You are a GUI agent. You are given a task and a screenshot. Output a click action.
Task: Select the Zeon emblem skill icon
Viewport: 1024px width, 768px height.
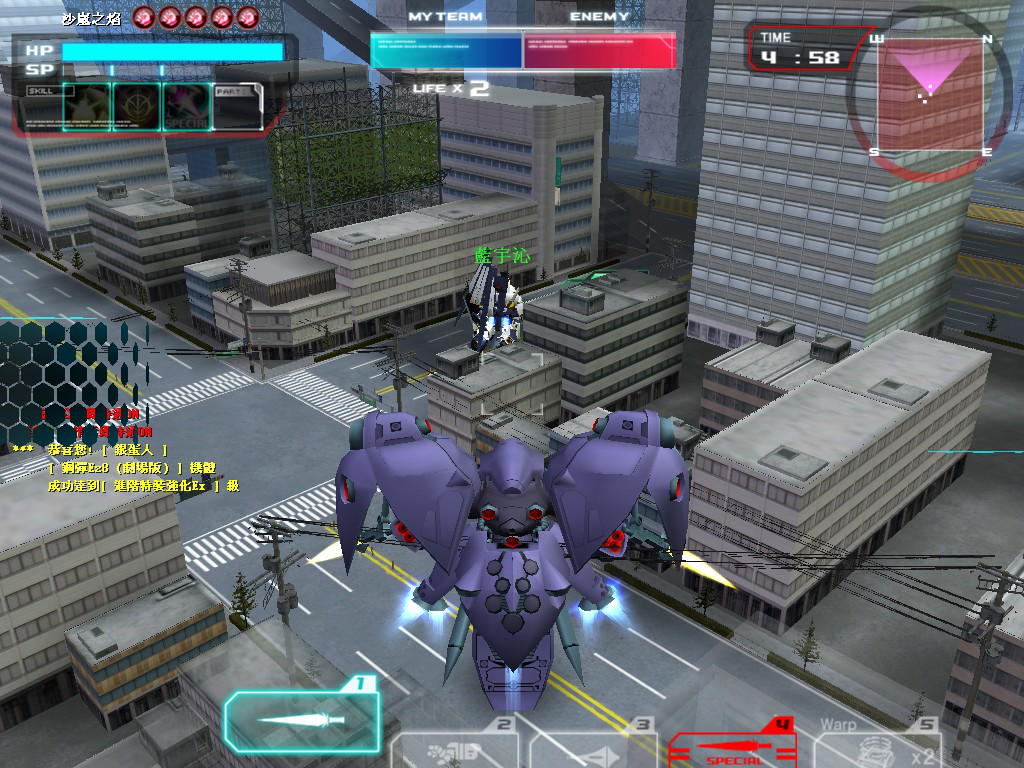[x=136, y=106]
